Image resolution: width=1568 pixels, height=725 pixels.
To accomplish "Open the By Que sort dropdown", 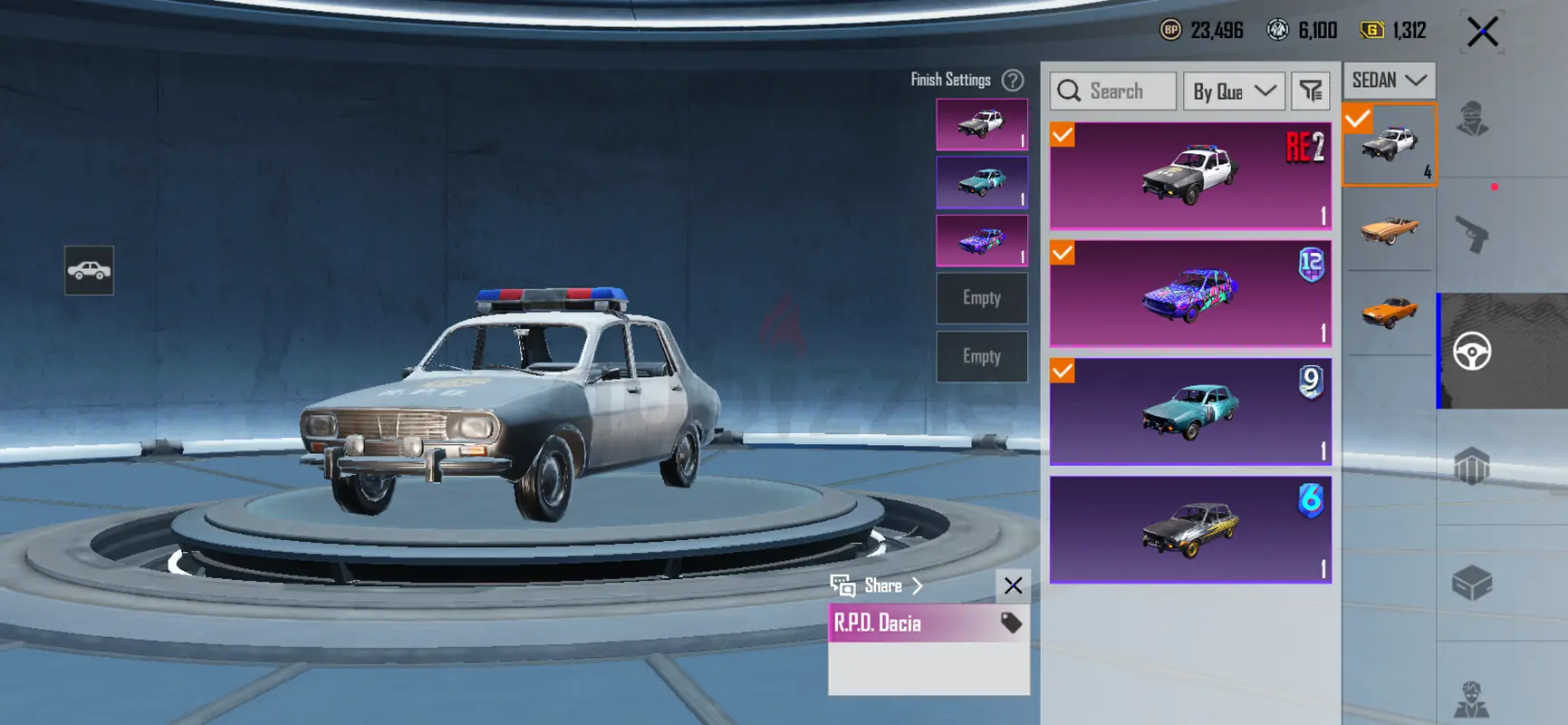I will tap(1234, 92).
